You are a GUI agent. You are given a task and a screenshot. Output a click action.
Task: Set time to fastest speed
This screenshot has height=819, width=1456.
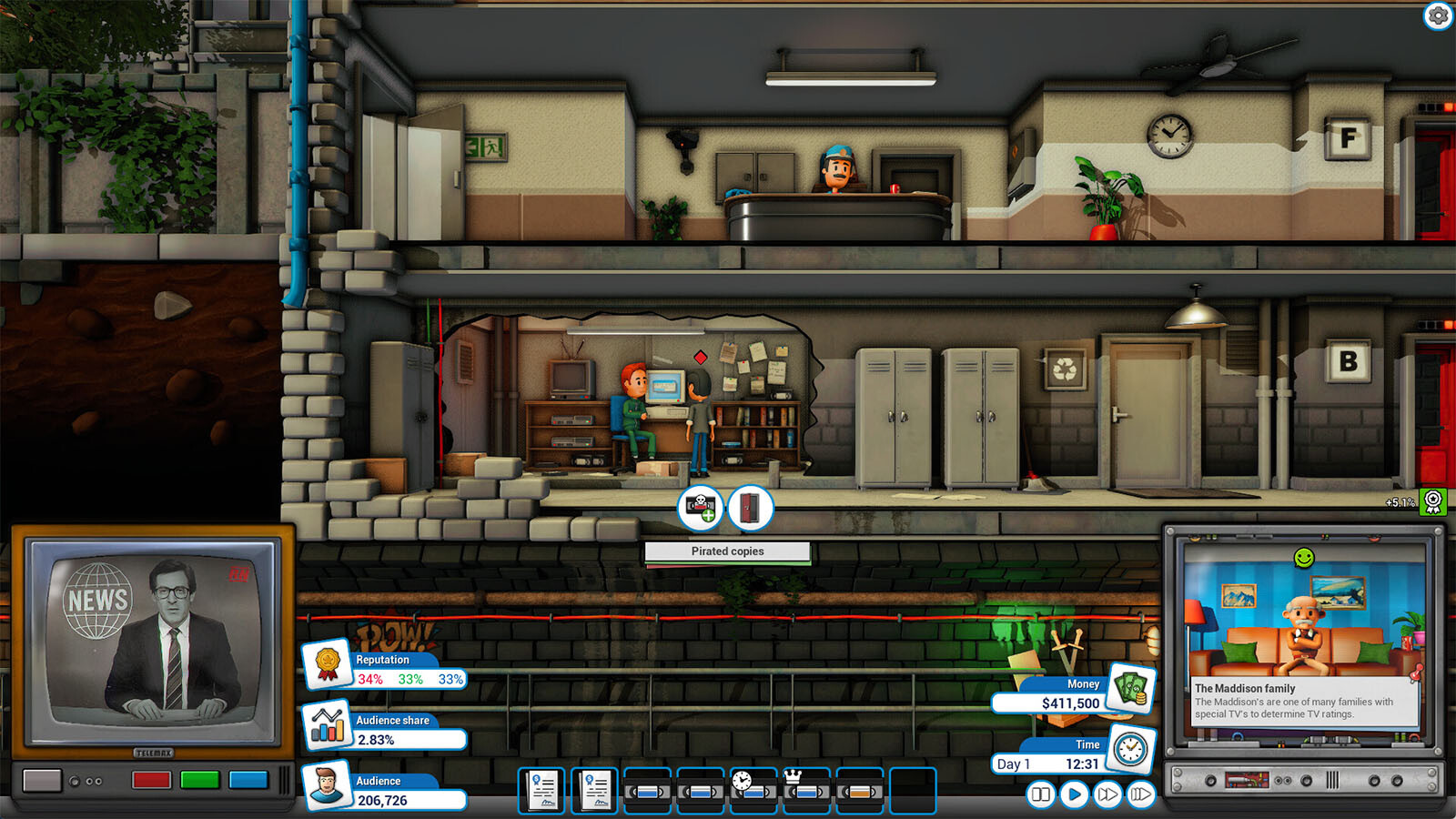(x=1140, y=794)
